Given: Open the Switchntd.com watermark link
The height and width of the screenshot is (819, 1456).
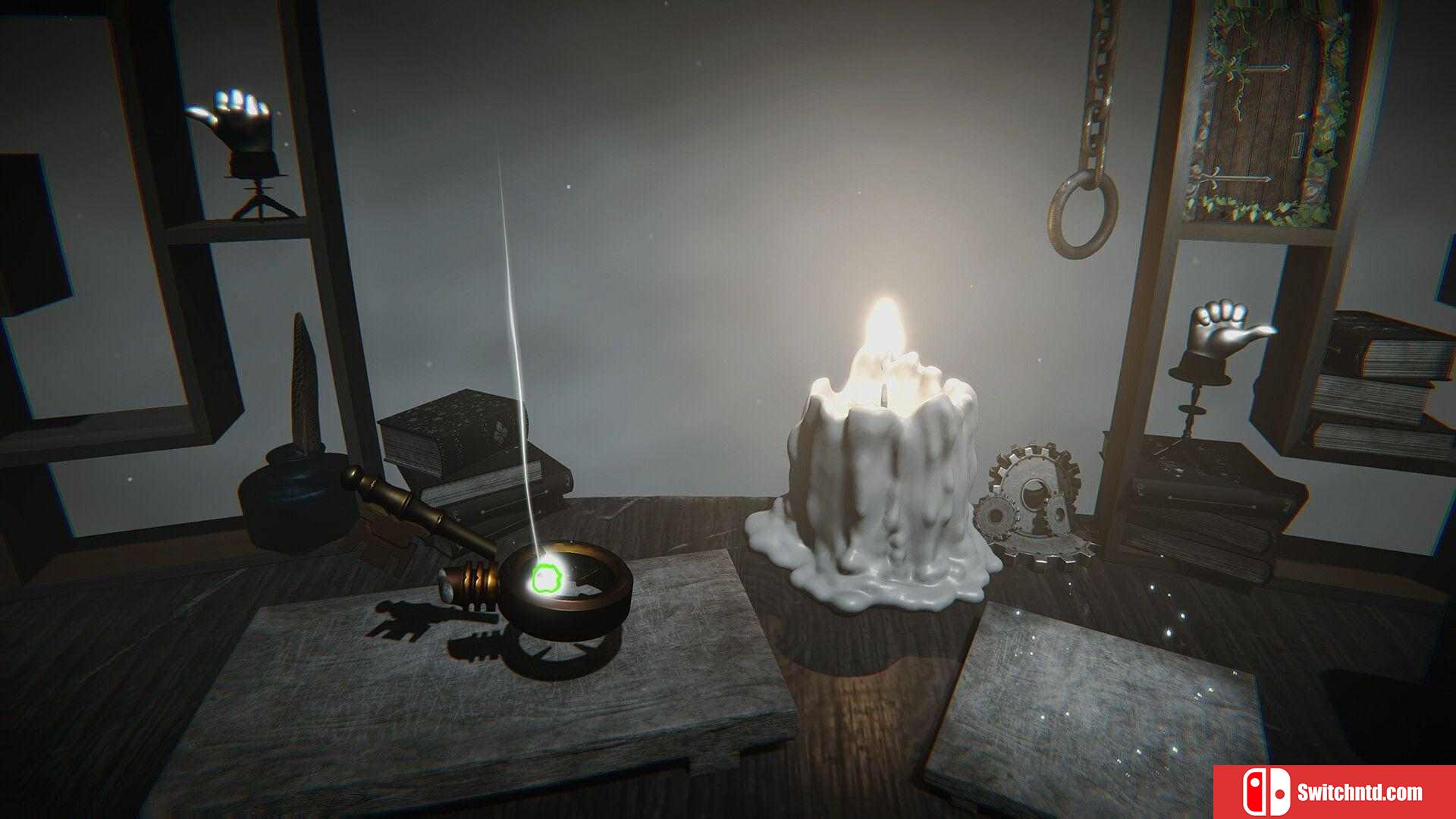Looking at the screenshot, I should click(1335, 792).
